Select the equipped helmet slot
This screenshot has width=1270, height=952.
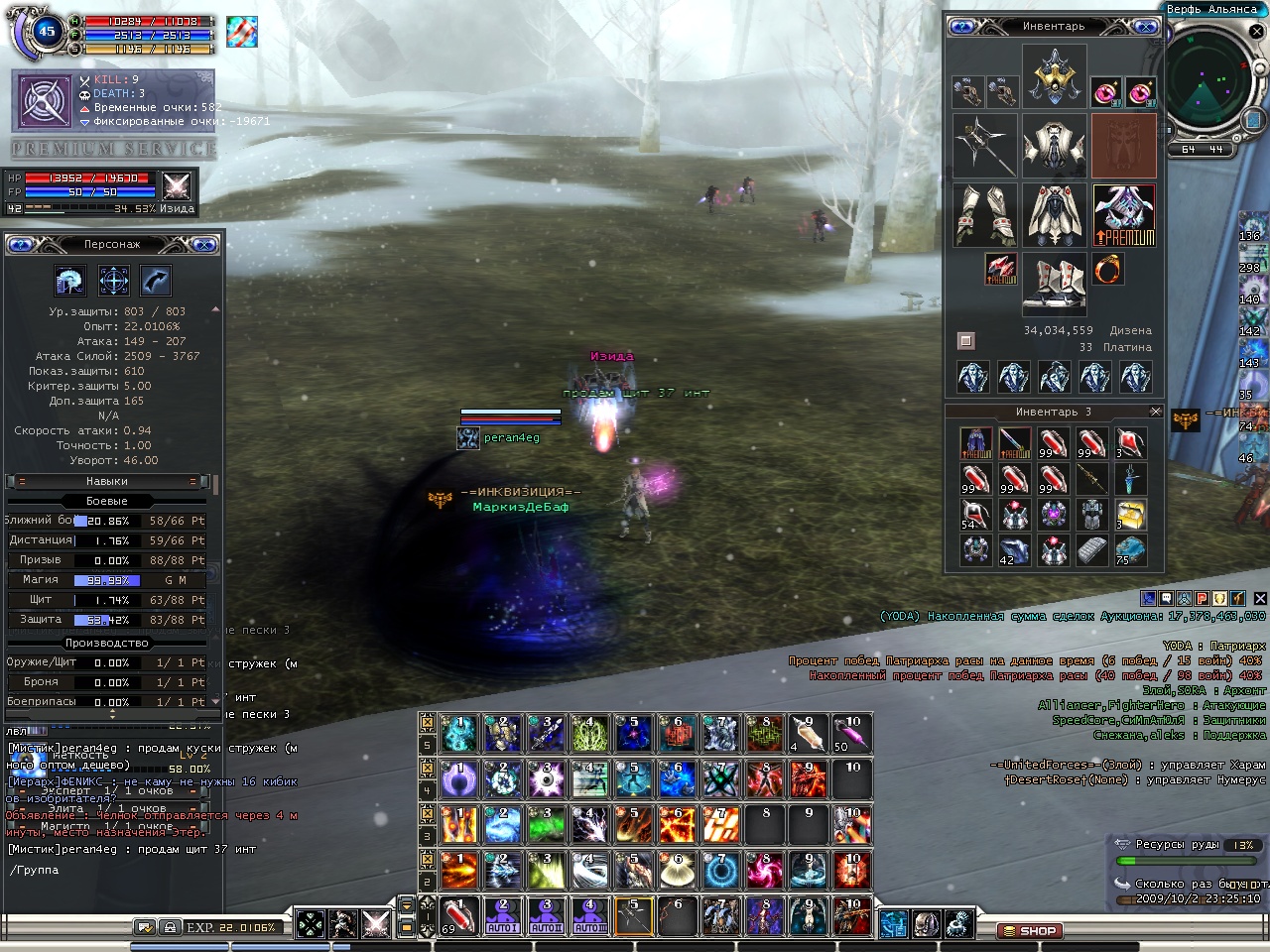tap(1054, 75)
